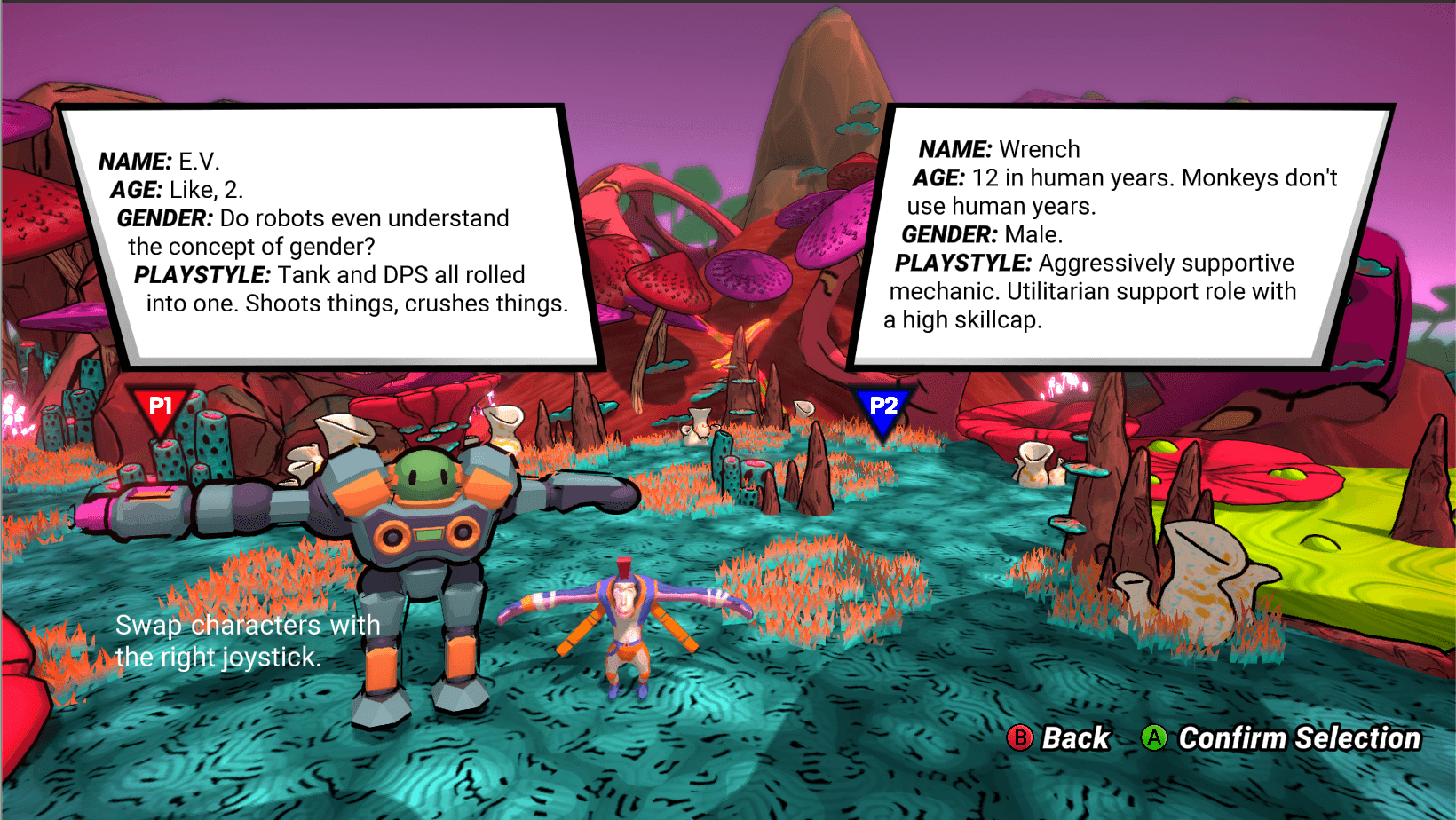Click the Back option
The width and height of the screenshot is (1456, 820).
1060,737
